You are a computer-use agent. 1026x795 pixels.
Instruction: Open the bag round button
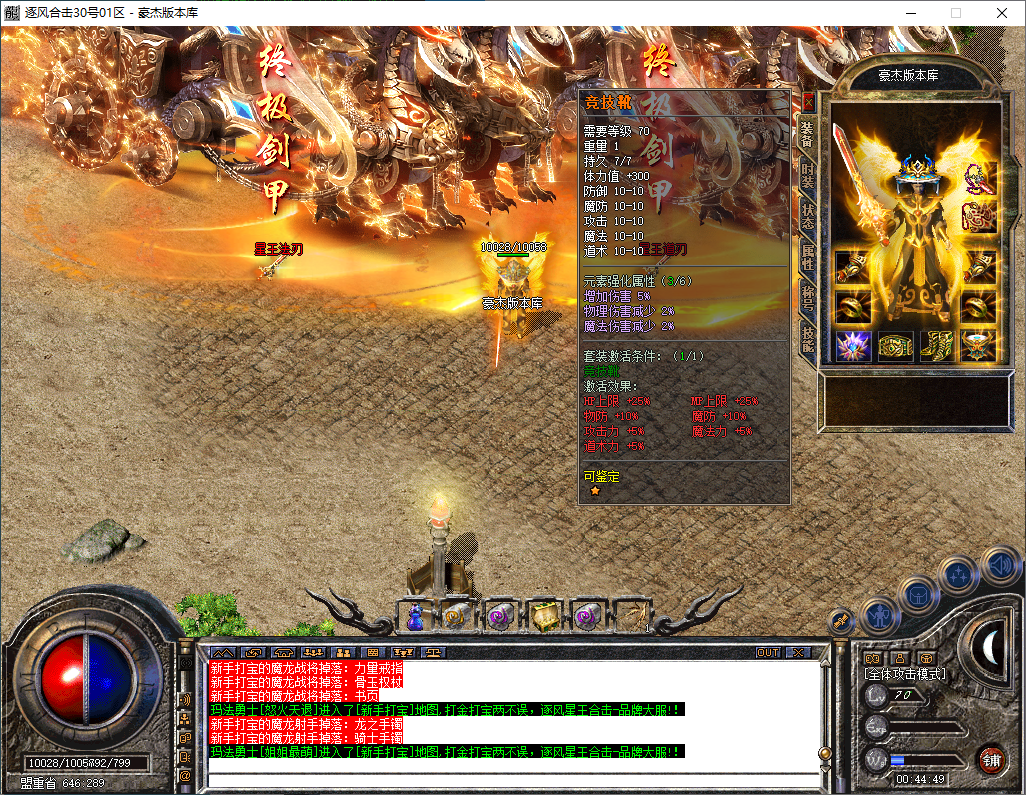918,594
